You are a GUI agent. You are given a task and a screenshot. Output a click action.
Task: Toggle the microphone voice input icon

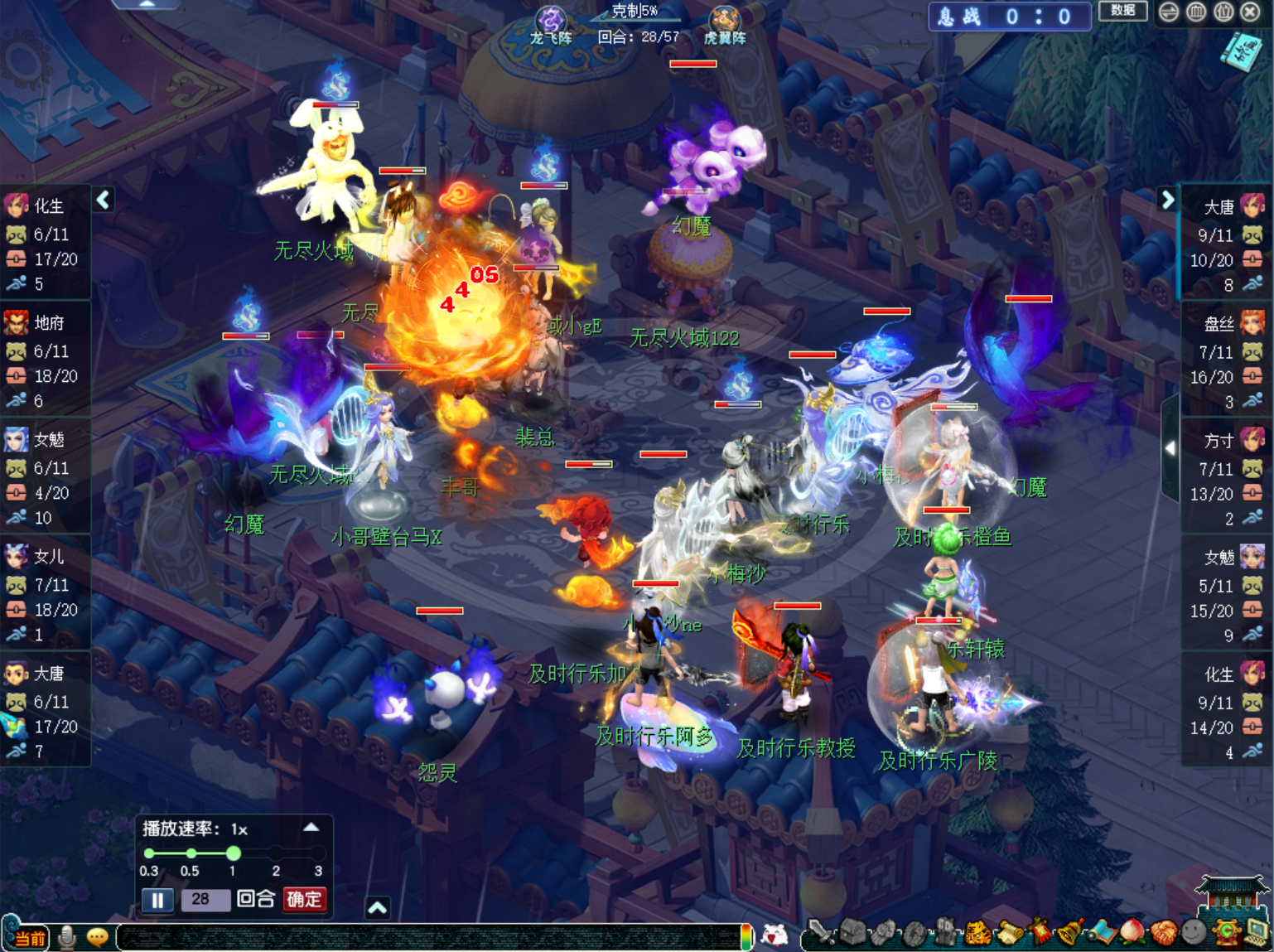click(x=67, y=937)
